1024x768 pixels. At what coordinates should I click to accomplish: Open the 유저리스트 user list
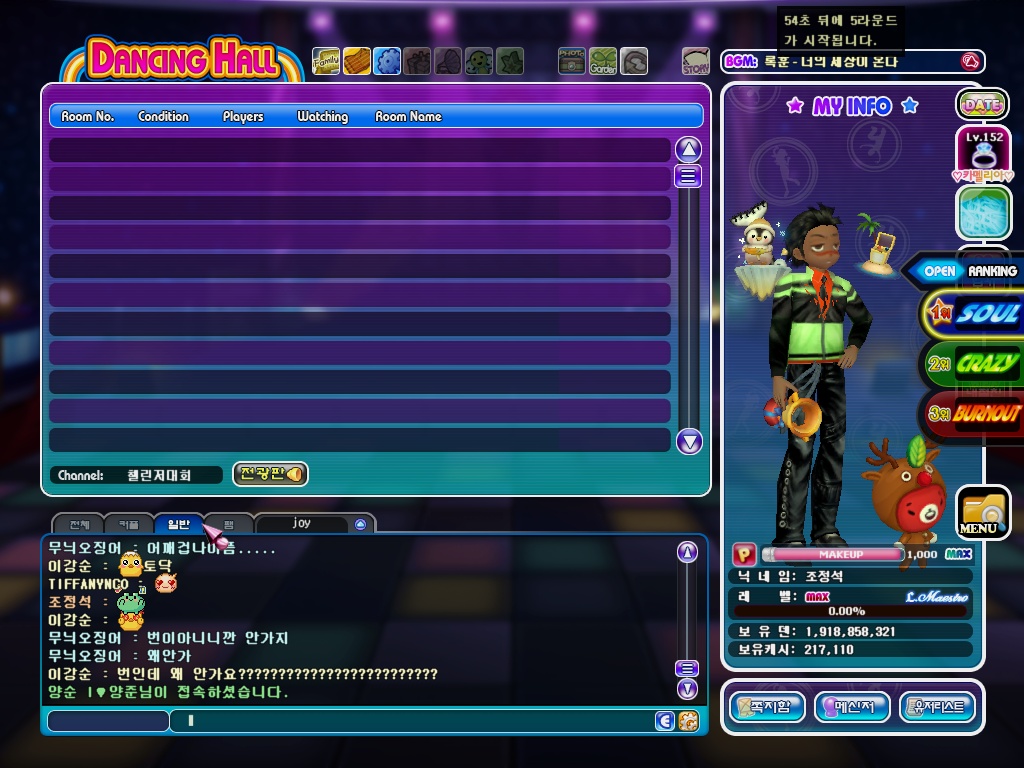pos(937,707)
